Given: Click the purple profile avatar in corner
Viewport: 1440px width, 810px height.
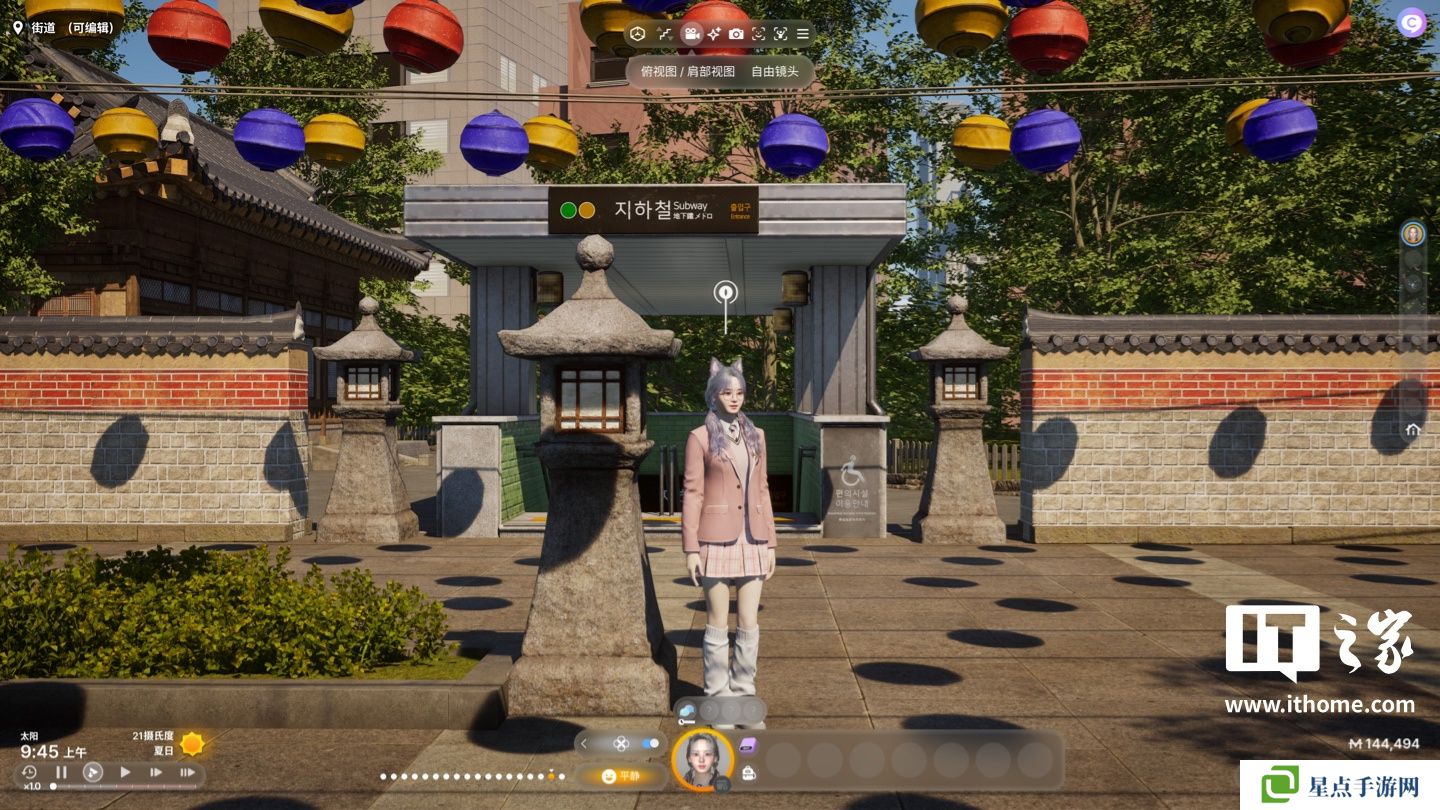Looking at the screenshot, I should pyautogui.click(x=1412, y=22).
